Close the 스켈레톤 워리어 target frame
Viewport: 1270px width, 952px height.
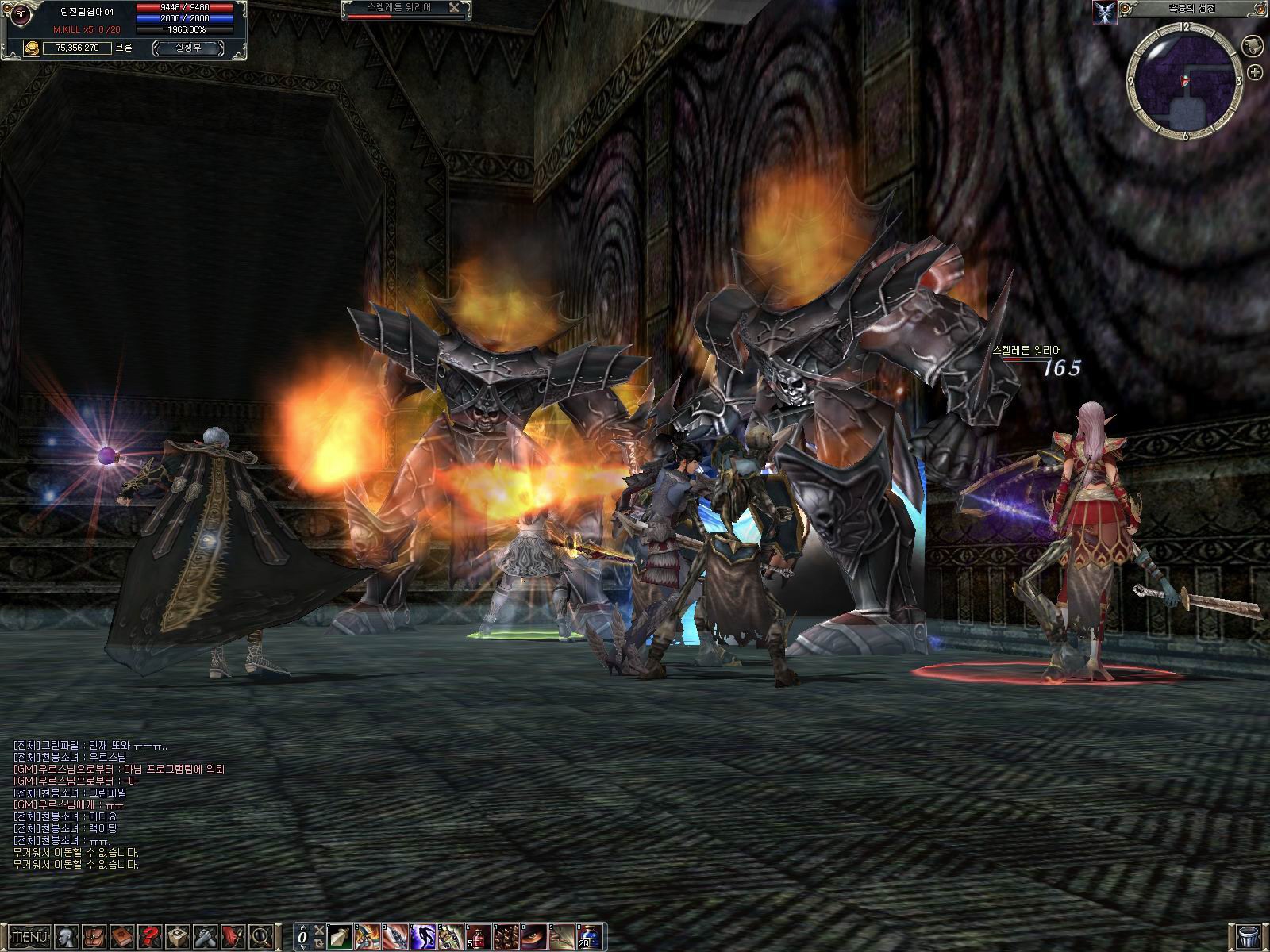(x=454, y=7)
